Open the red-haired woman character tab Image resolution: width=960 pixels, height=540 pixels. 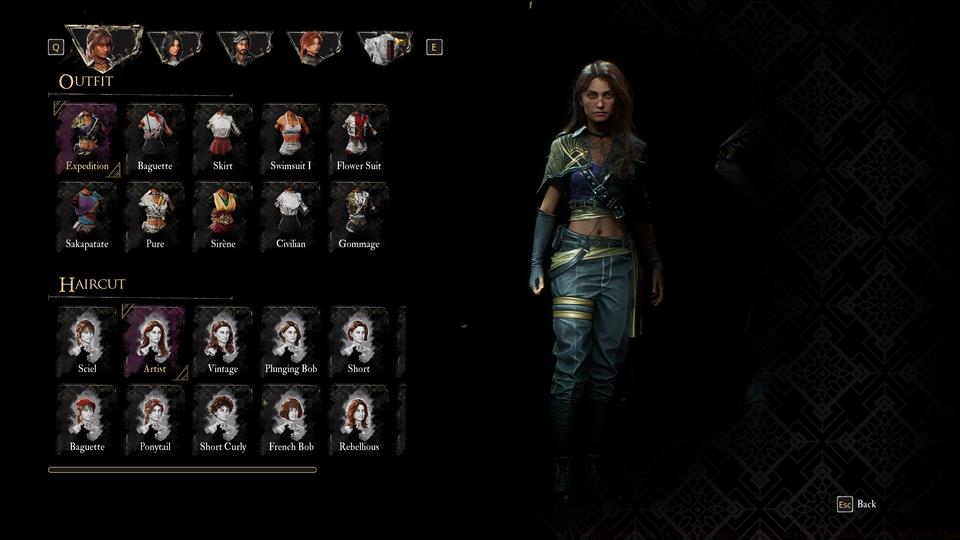(314, 46)
